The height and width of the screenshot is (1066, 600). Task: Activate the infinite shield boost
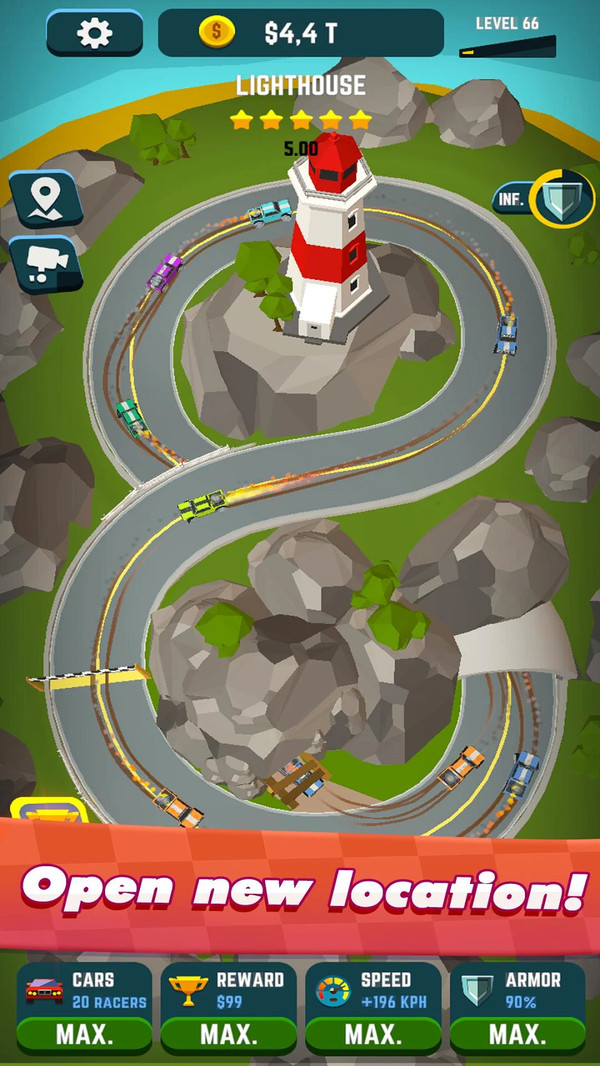click(x=563, y=198)
